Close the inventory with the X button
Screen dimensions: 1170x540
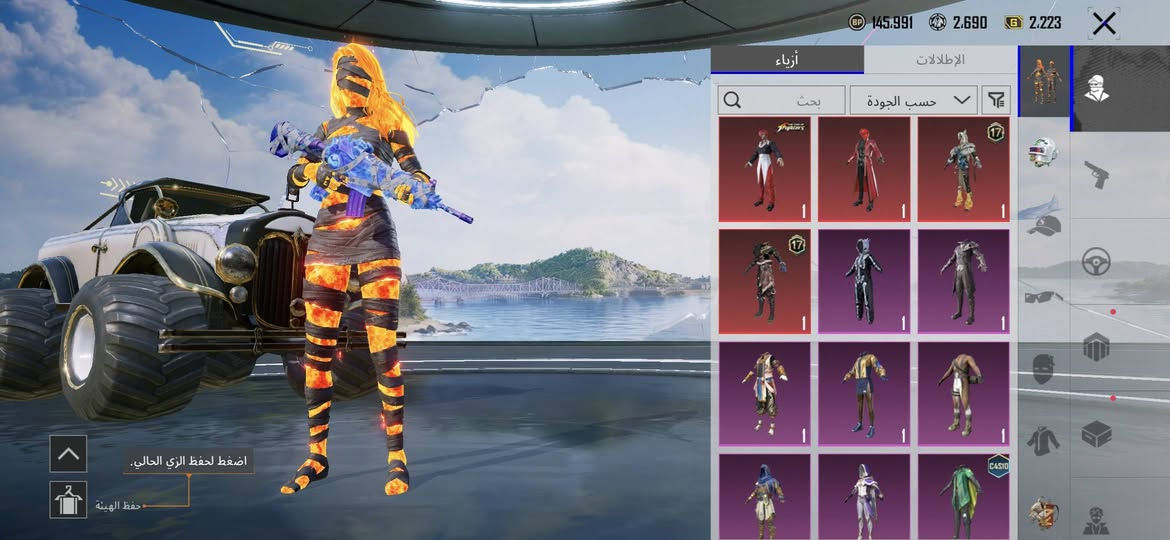click(1103, 23)
